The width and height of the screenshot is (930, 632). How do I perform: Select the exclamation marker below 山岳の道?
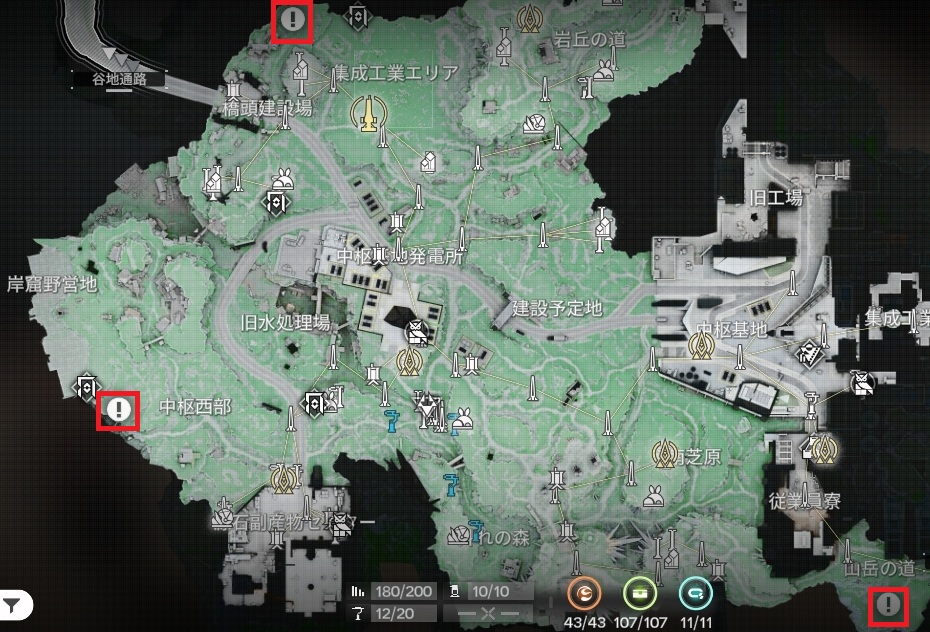(x=888, y=605)
